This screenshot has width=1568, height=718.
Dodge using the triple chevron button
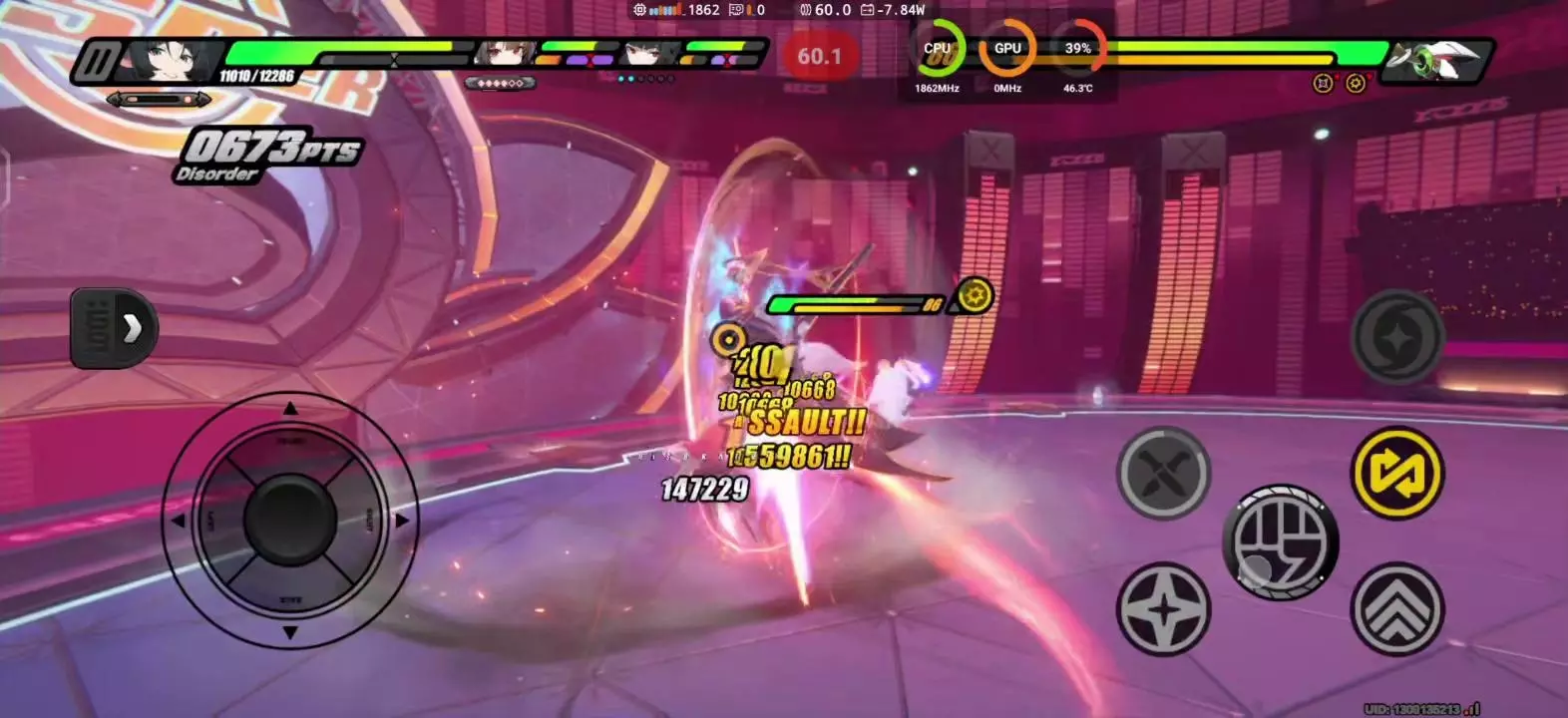point(1396,609)
